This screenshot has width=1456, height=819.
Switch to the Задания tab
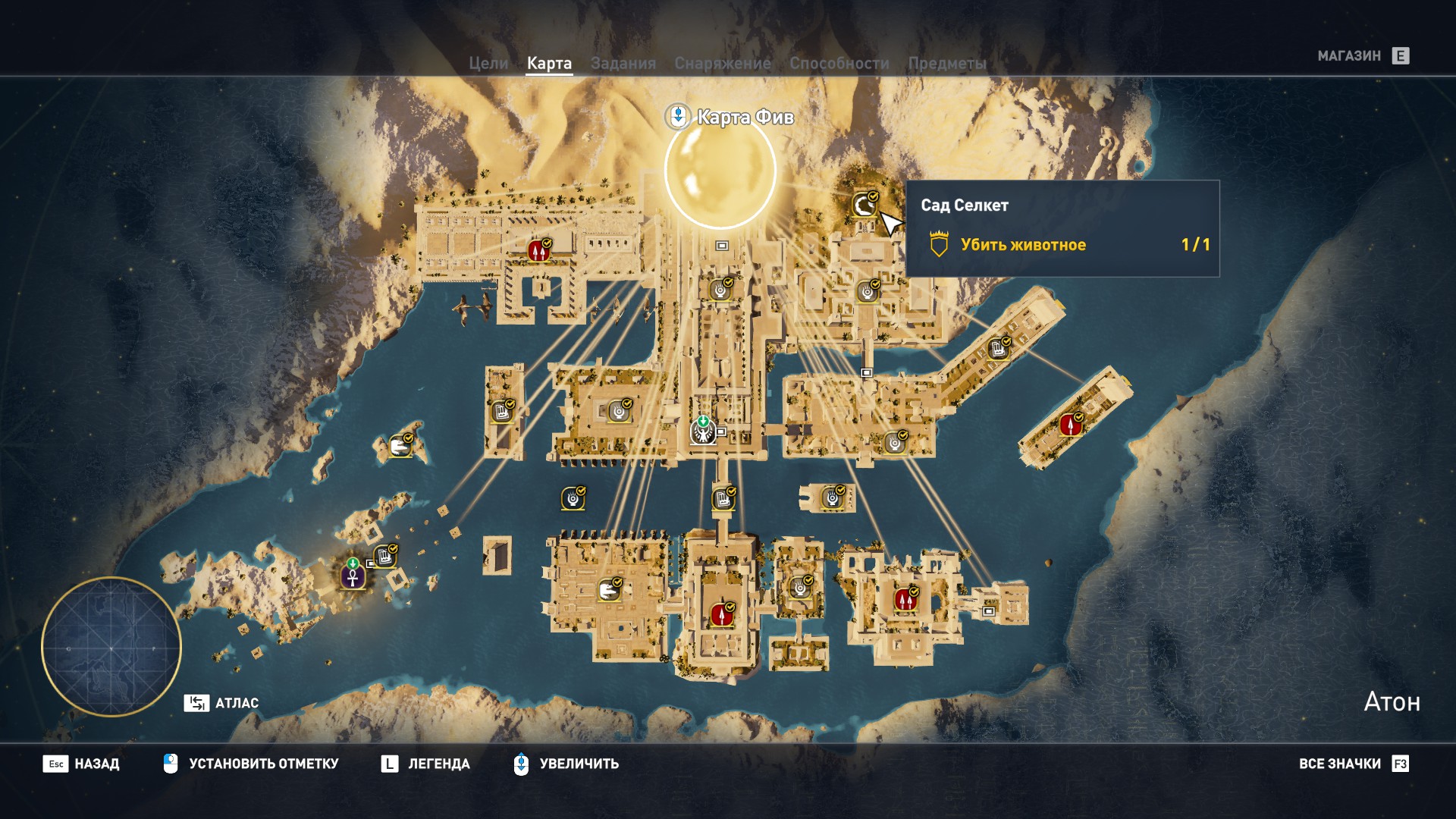pyautogui.click(x=623, y=64)
